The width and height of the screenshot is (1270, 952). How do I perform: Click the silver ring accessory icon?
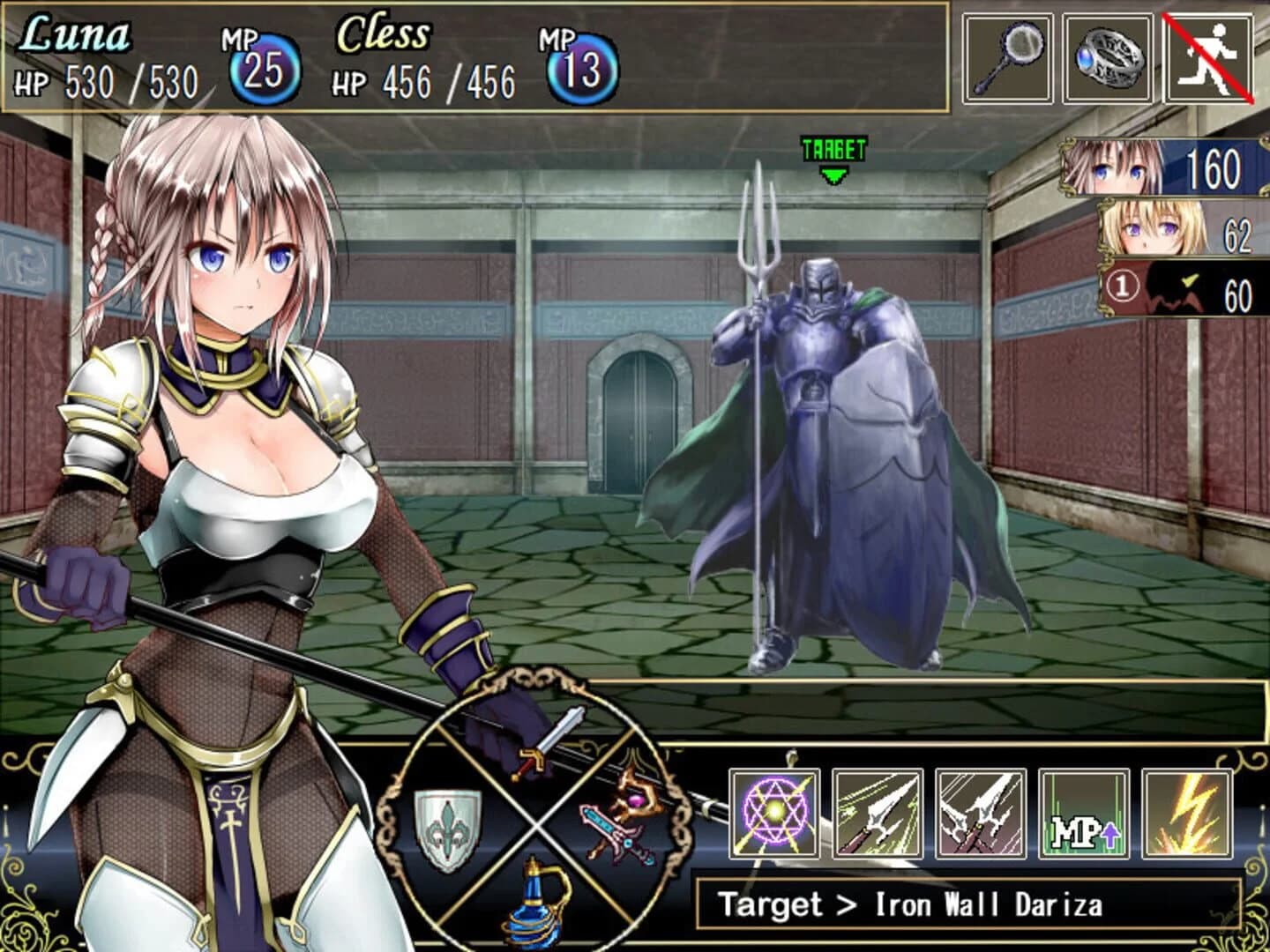coord(1108,57)
